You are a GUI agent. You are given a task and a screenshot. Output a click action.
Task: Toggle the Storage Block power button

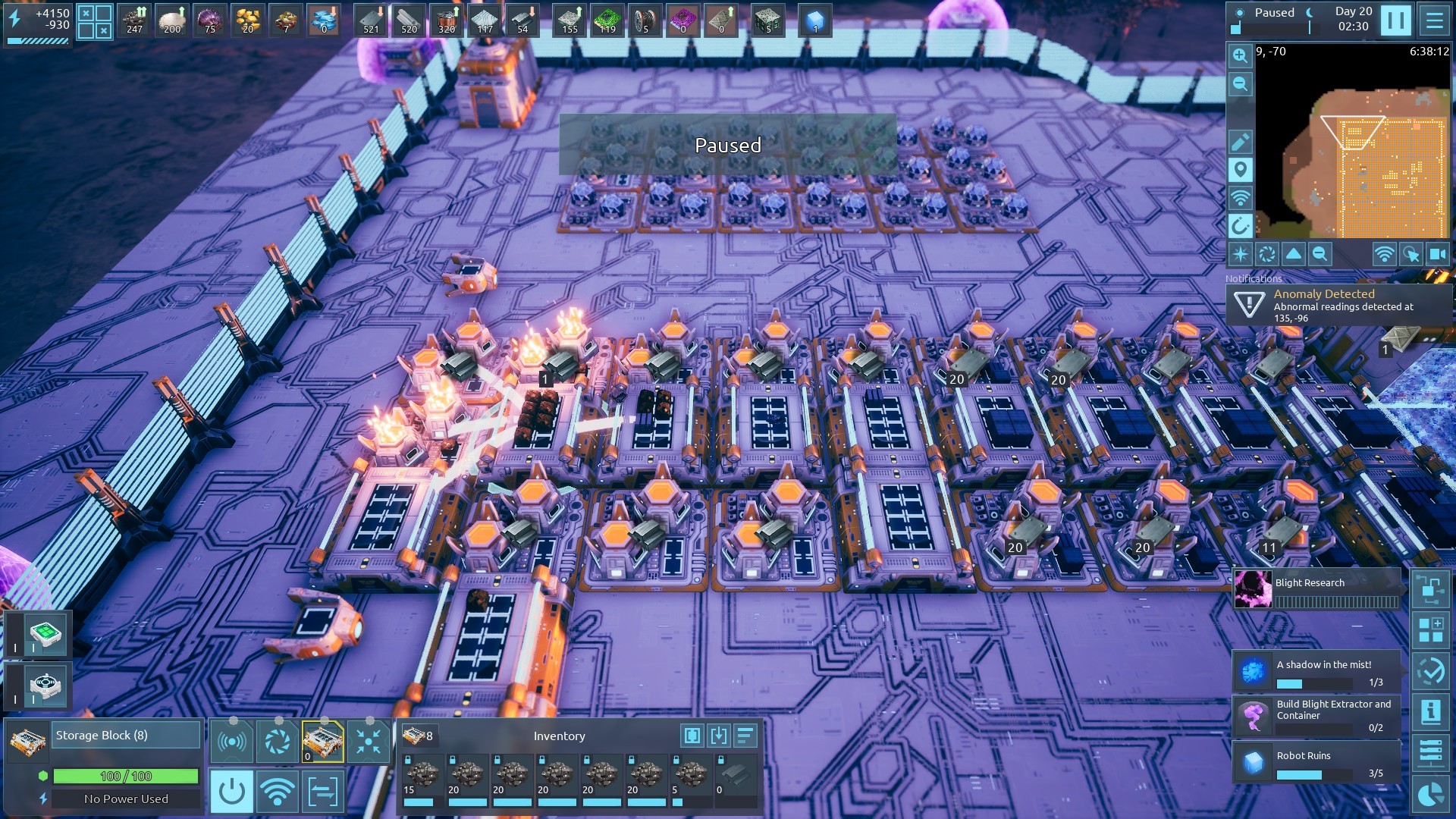coord(231,792)
